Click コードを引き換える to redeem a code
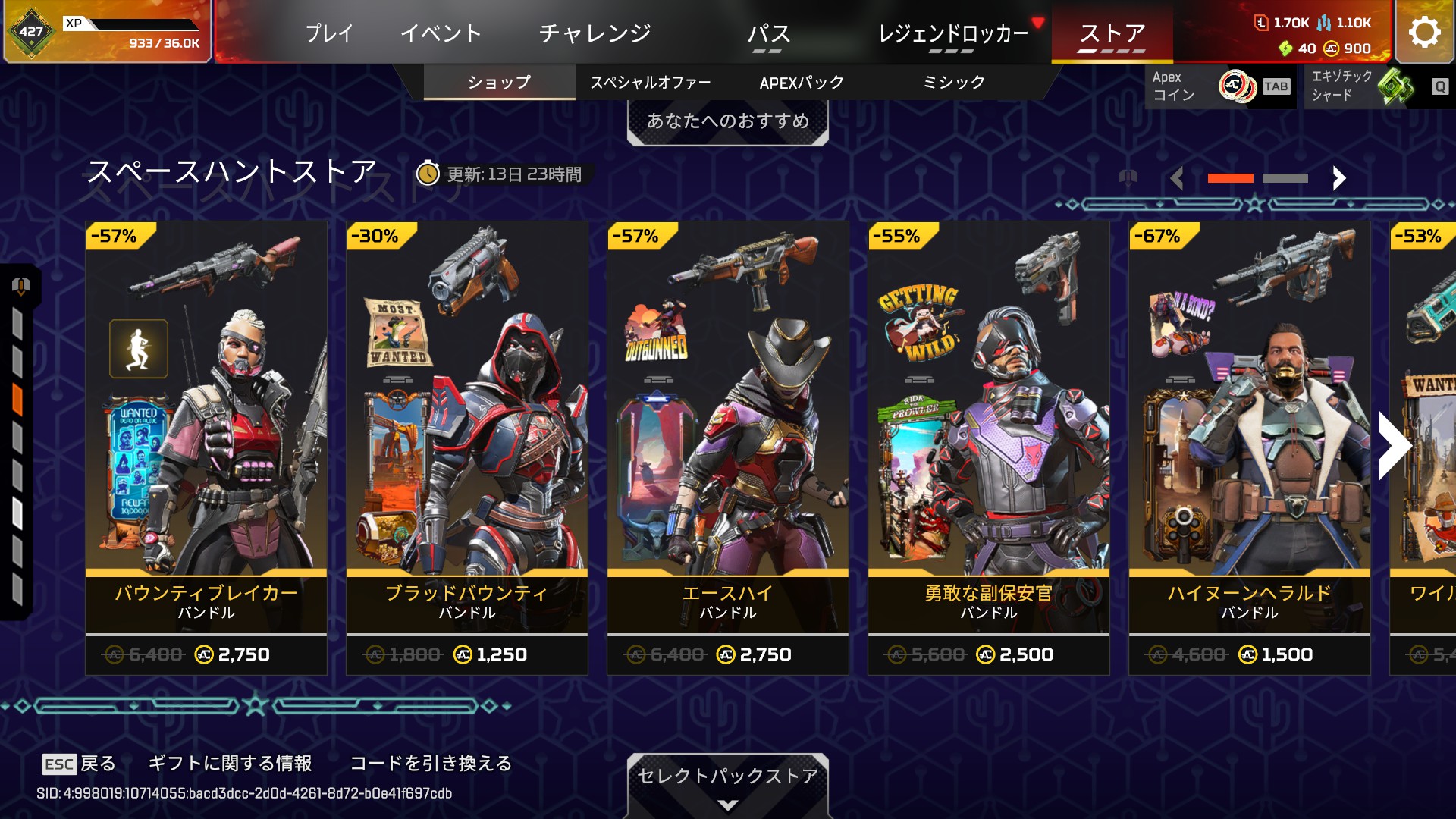Viewport: 1456px width, 819px height. point(431,763)
